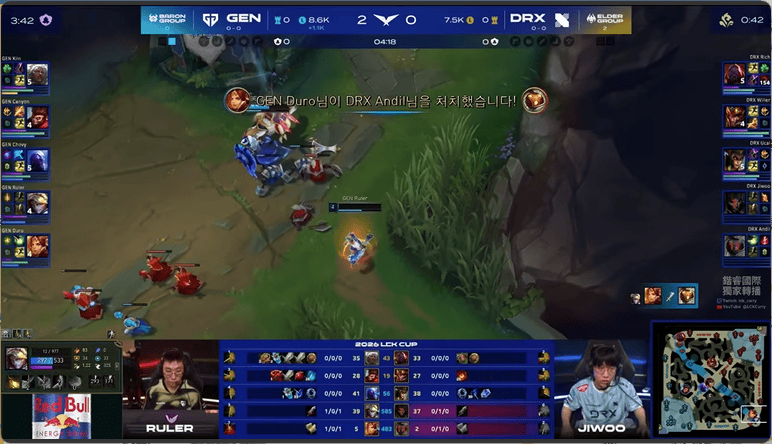Select GEN Kiin's player portrait
Viewport: 772px width, 444px height.
point(37,75)
